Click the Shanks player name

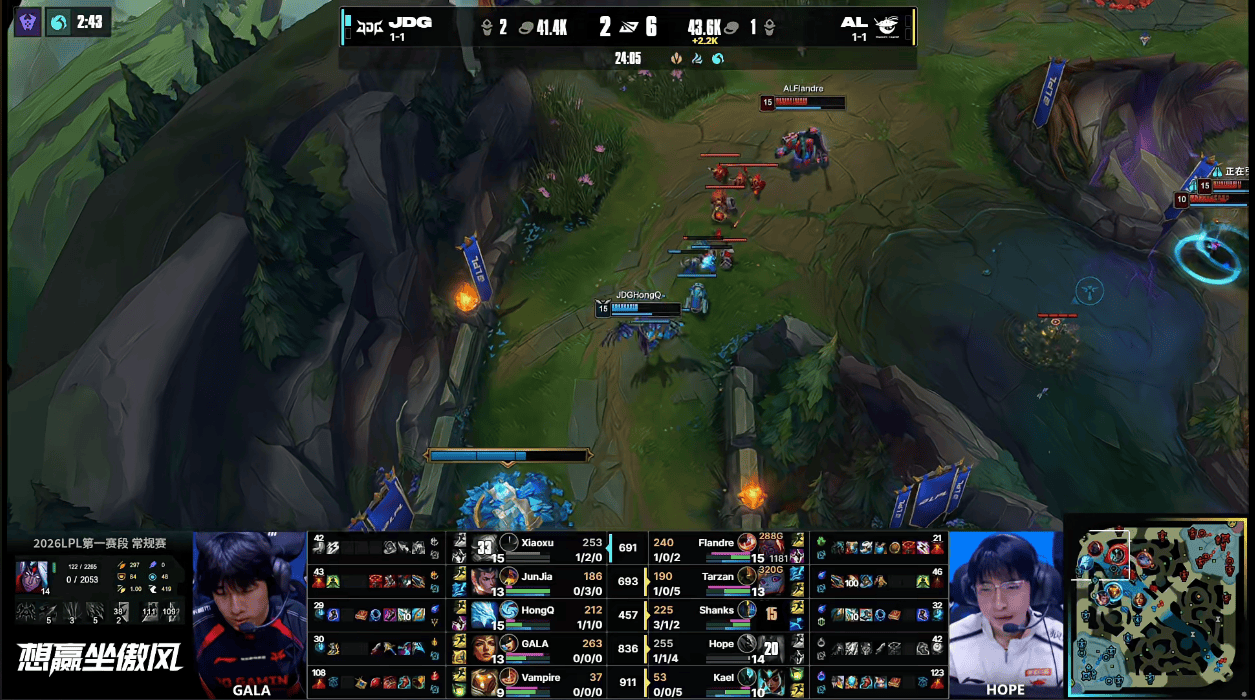pos(717,610)
